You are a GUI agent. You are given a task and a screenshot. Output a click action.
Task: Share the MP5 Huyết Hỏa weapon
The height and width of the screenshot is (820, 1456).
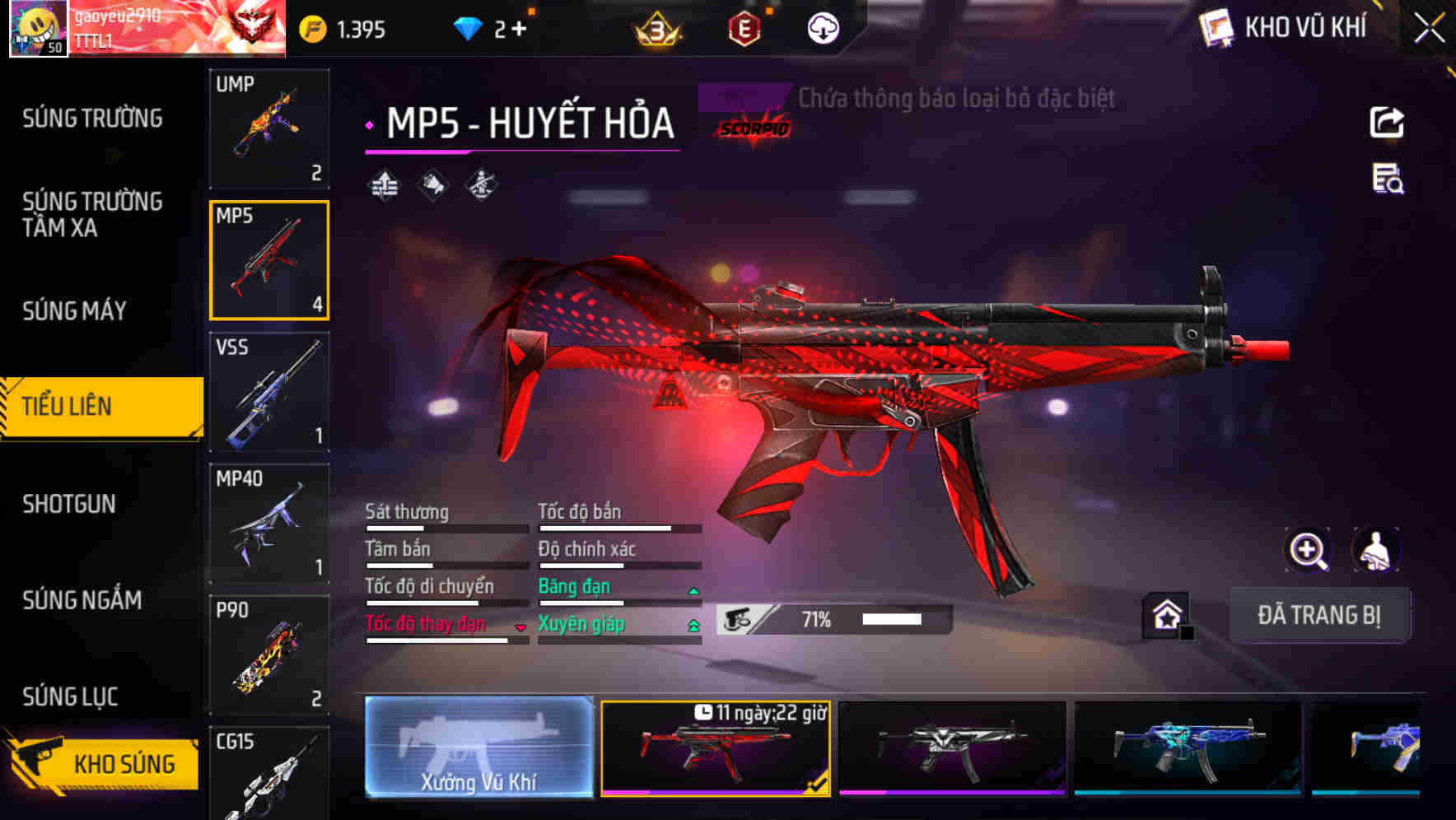tap(1388, 121)
